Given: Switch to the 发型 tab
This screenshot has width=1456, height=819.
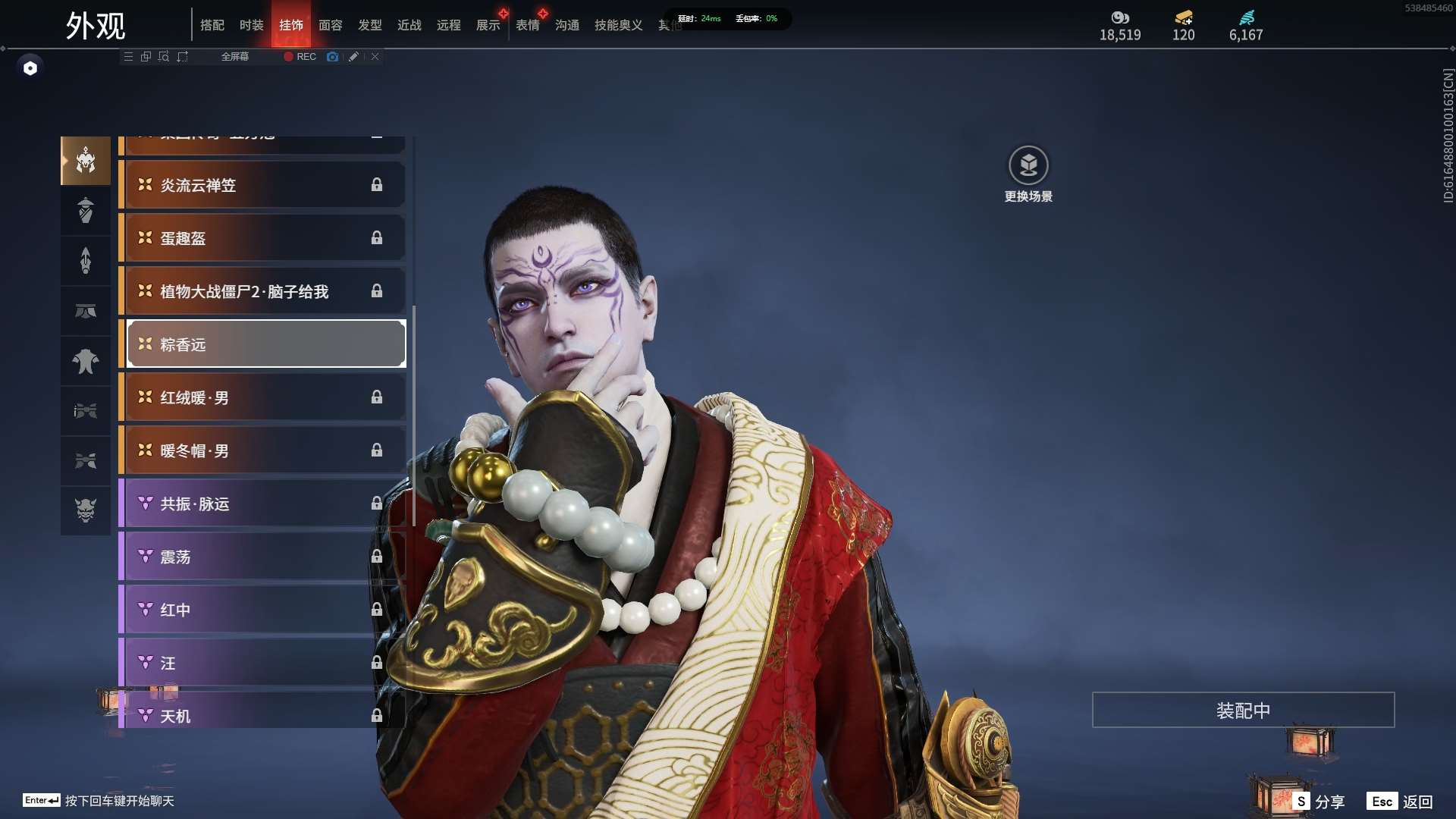Looking at the screenshot, I should [x=369, y=25].
